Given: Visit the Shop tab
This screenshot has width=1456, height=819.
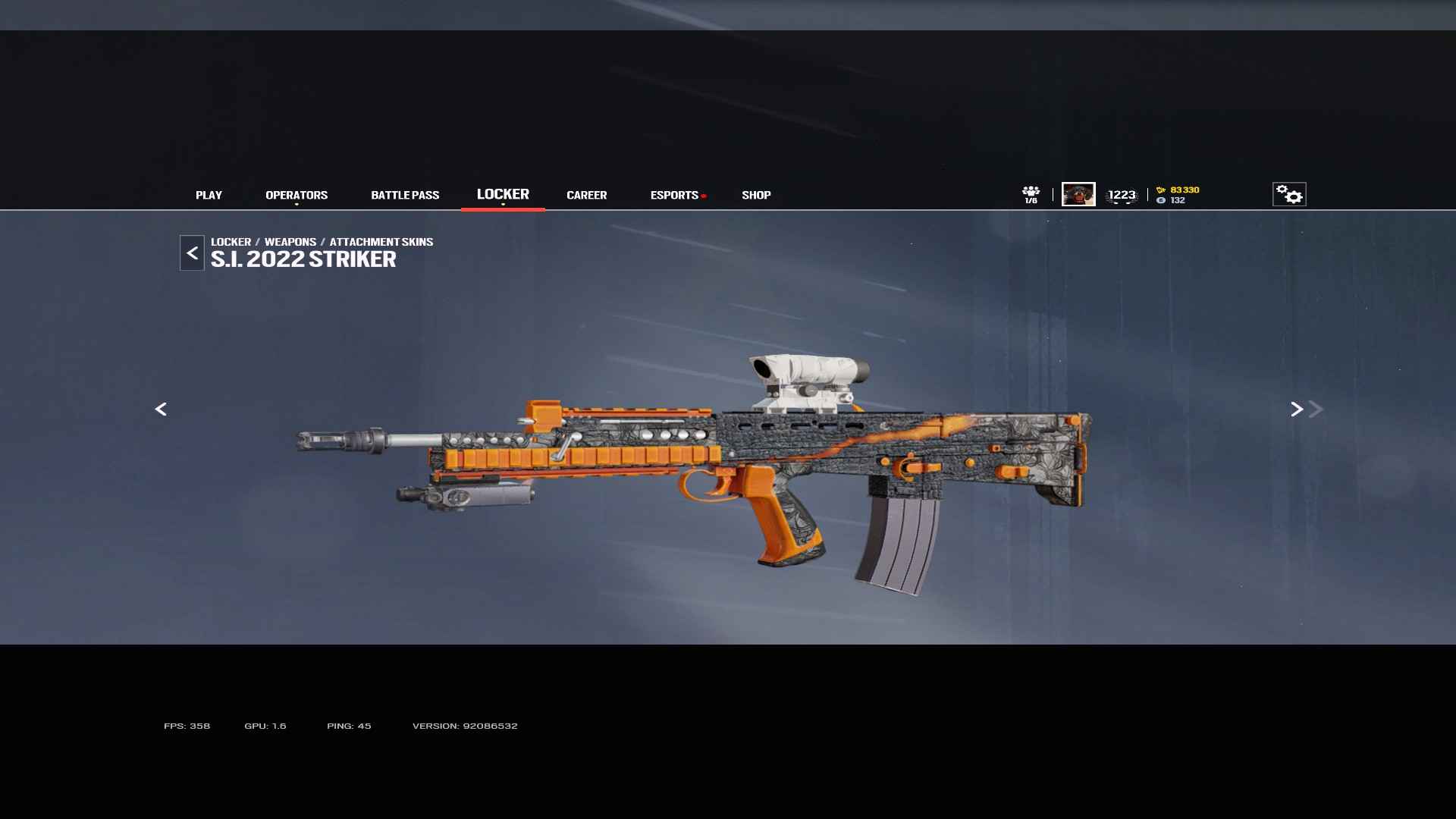Looking at the screenshot, I should [756, 195].
